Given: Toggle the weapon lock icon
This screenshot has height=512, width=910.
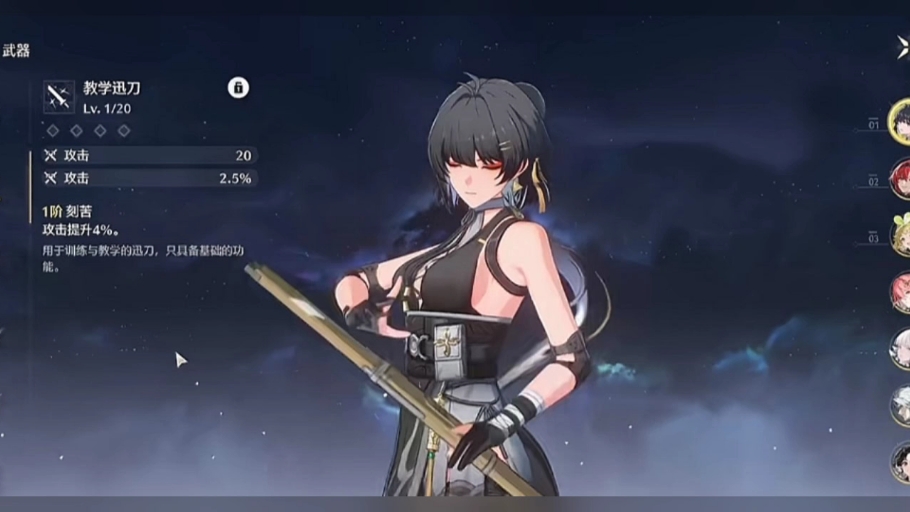Looking at the screenshot, I should pos(238,87).
